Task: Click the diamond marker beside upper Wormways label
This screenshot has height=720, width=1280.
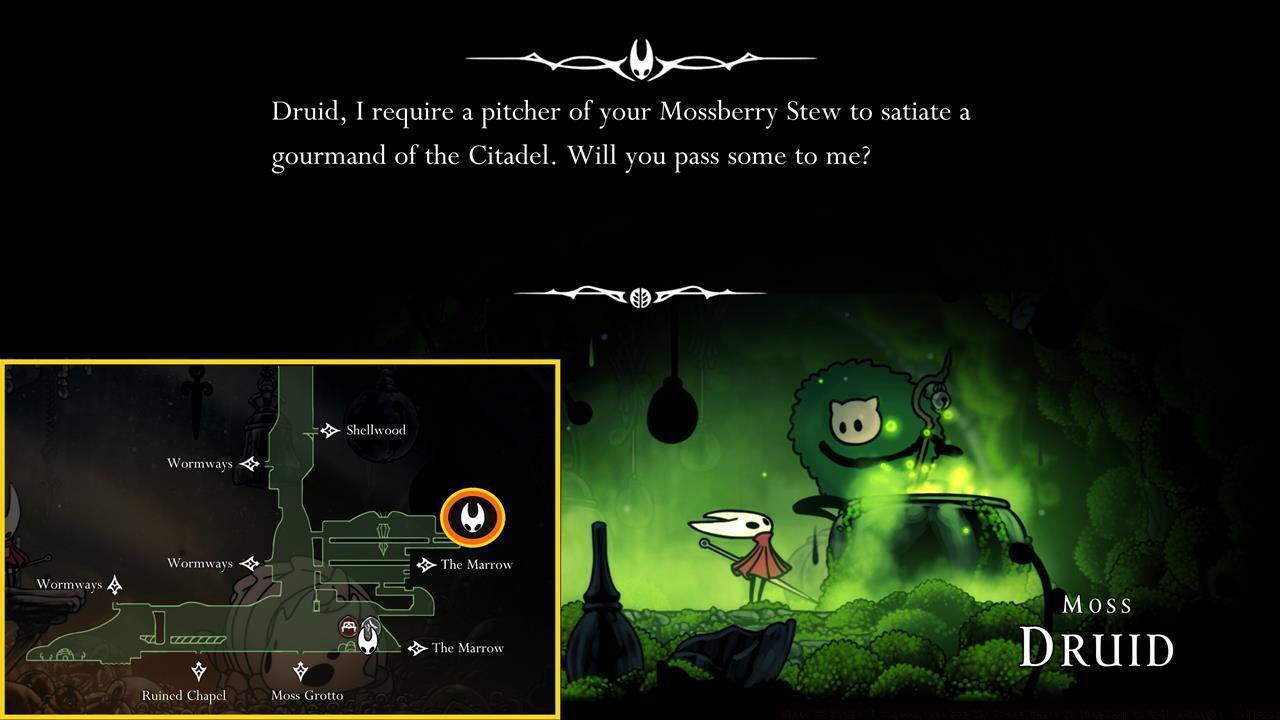Action: click(250, 463)
